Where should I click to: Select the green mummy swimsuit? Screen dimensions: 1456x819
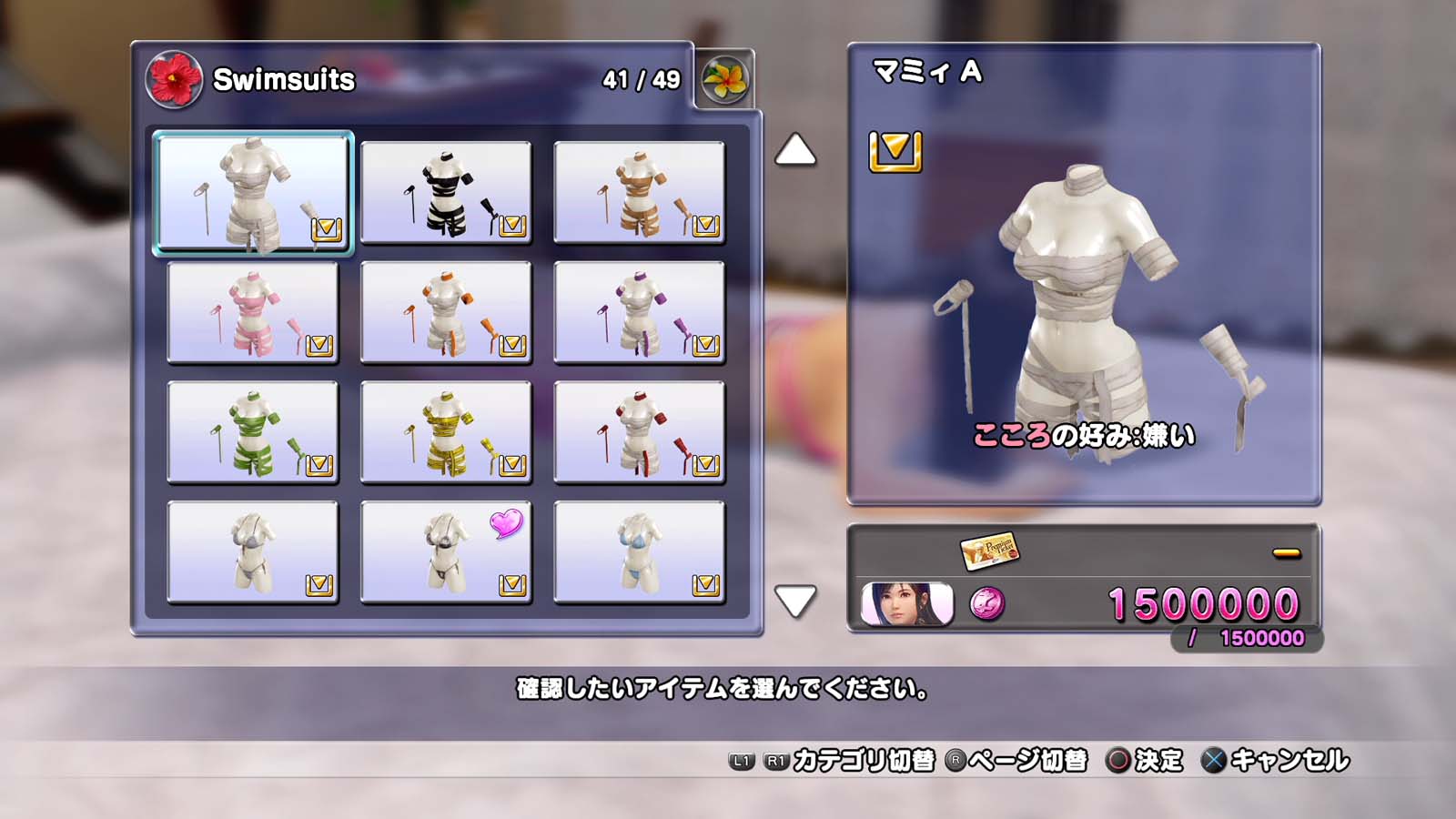point(253,432)
